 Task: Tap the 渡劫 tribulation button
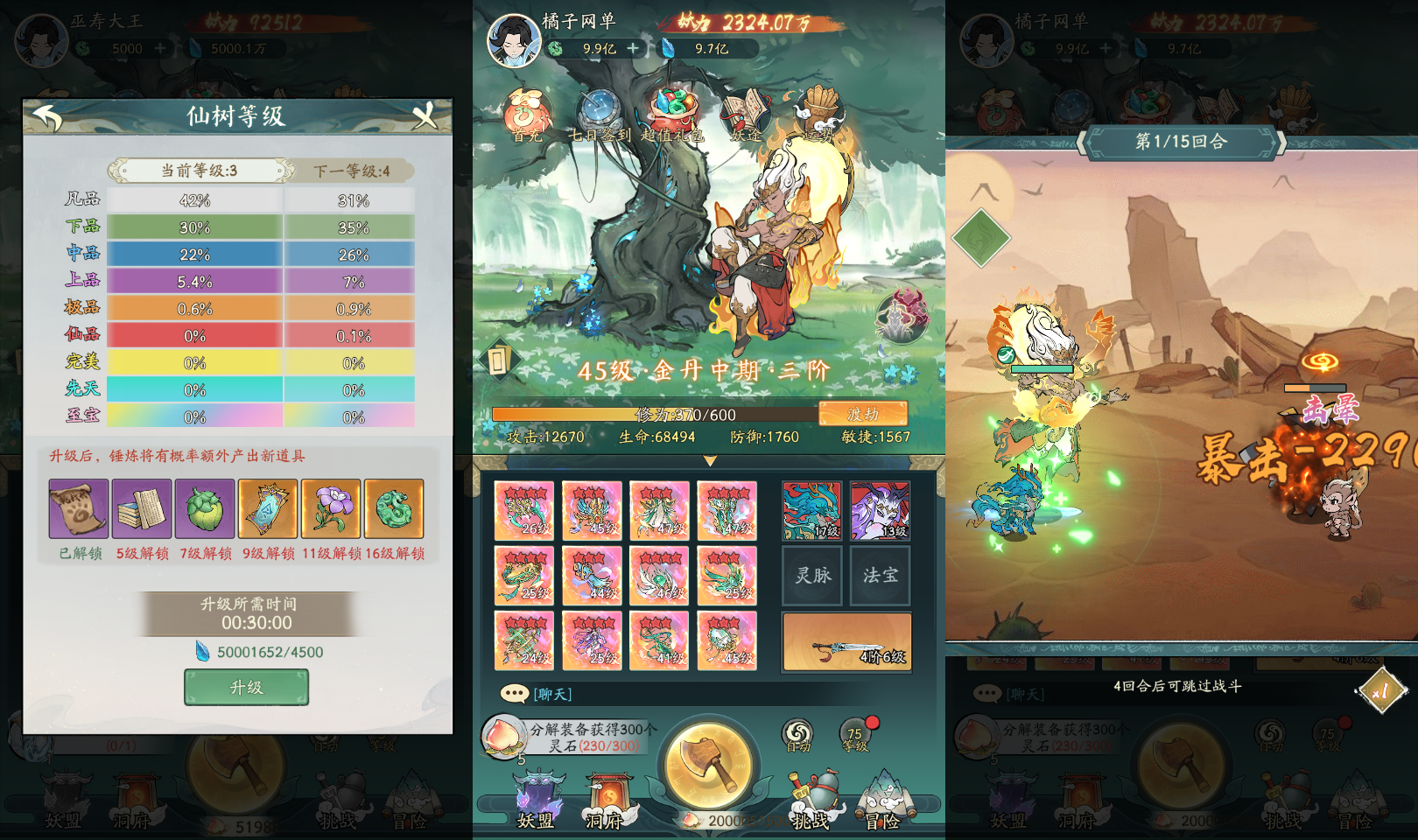pyautogui.click(x=865, y=414)
